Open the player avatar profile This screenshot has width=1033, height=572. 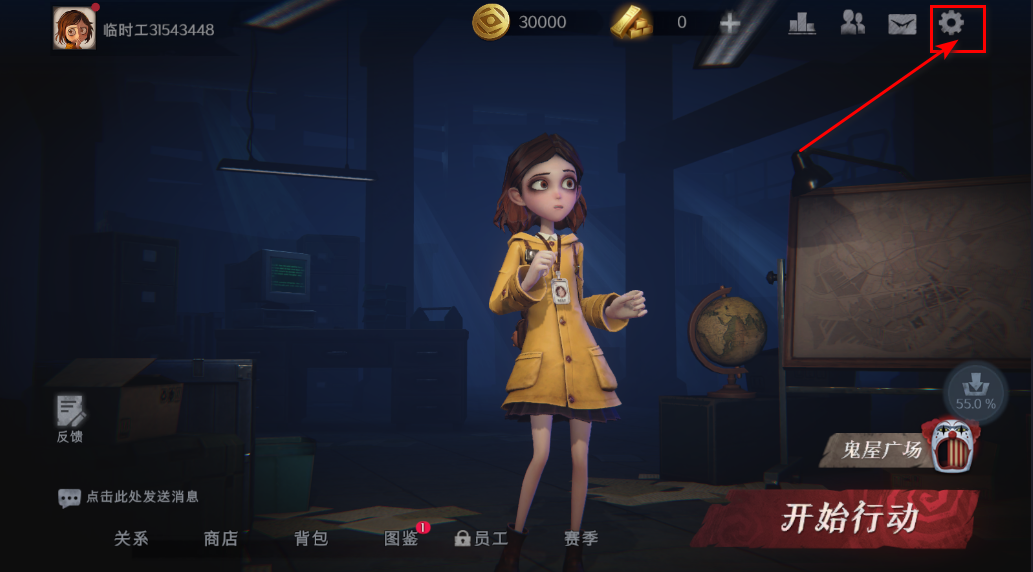pos(74,28)
